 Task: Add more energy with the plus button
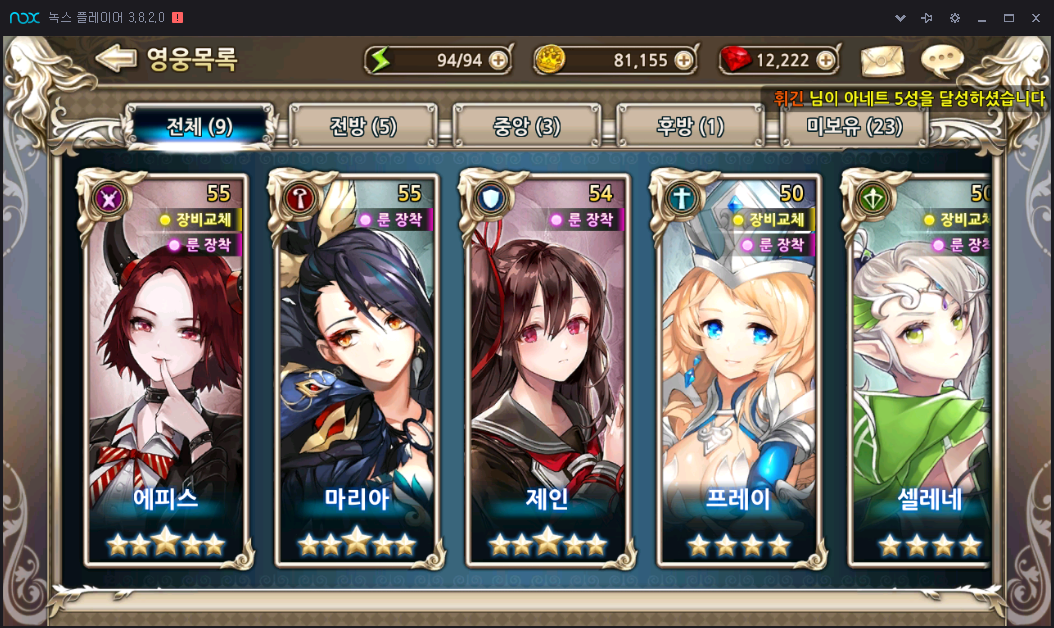click(498, 60)
